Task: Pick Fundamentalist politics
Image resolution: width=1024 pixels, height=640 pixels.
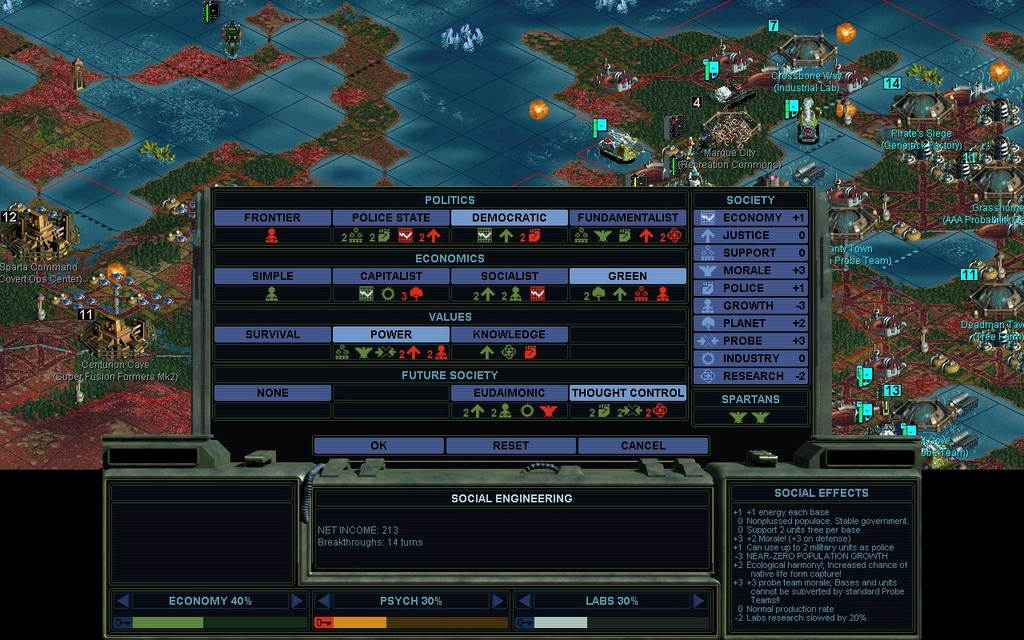Action: coord(628,218)
